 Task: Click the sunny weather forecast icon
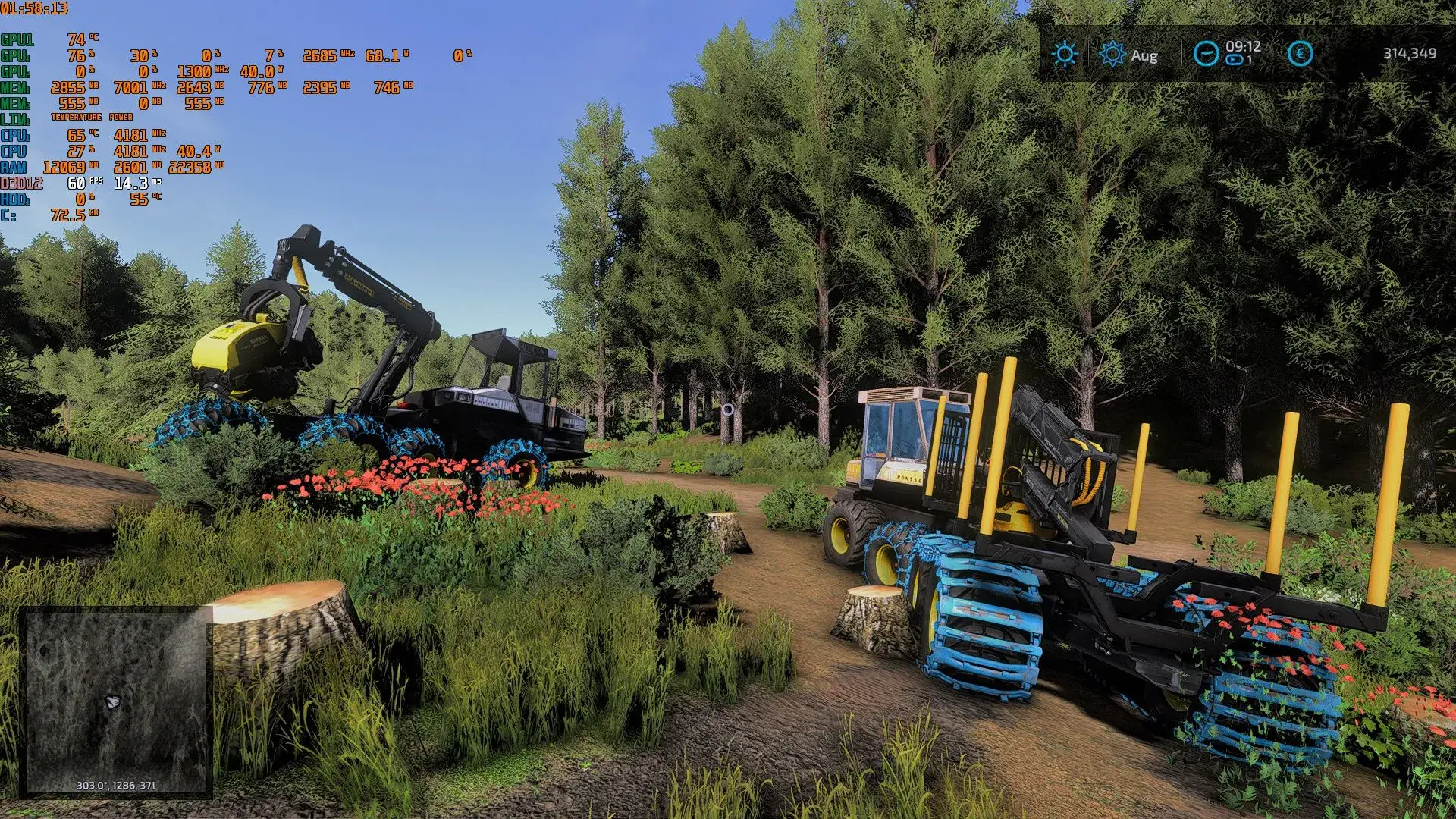tap(1065, 54)
